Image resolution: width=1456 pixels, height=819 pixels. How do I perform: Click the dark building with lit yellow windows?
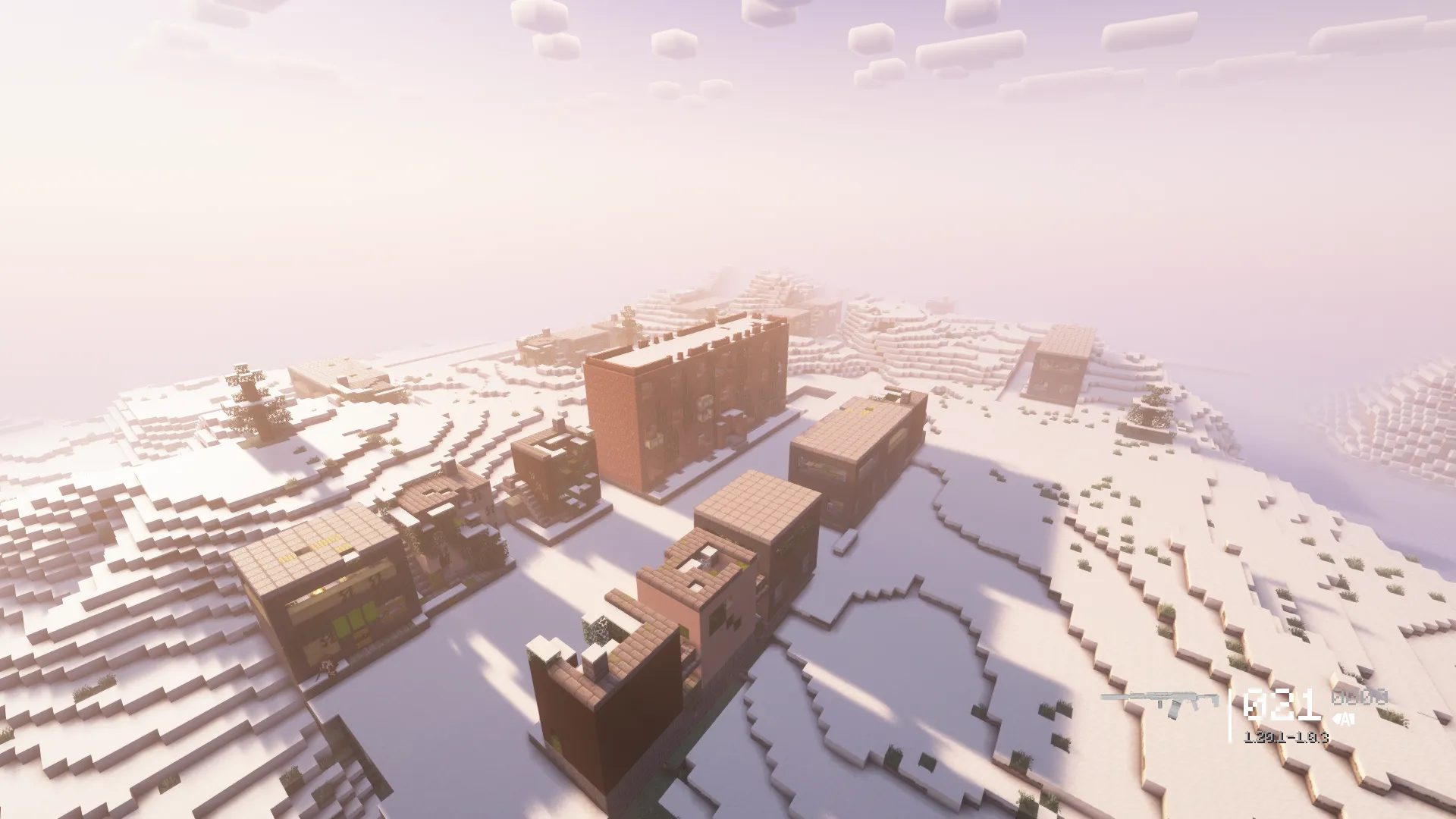click(x=326, y=591)
